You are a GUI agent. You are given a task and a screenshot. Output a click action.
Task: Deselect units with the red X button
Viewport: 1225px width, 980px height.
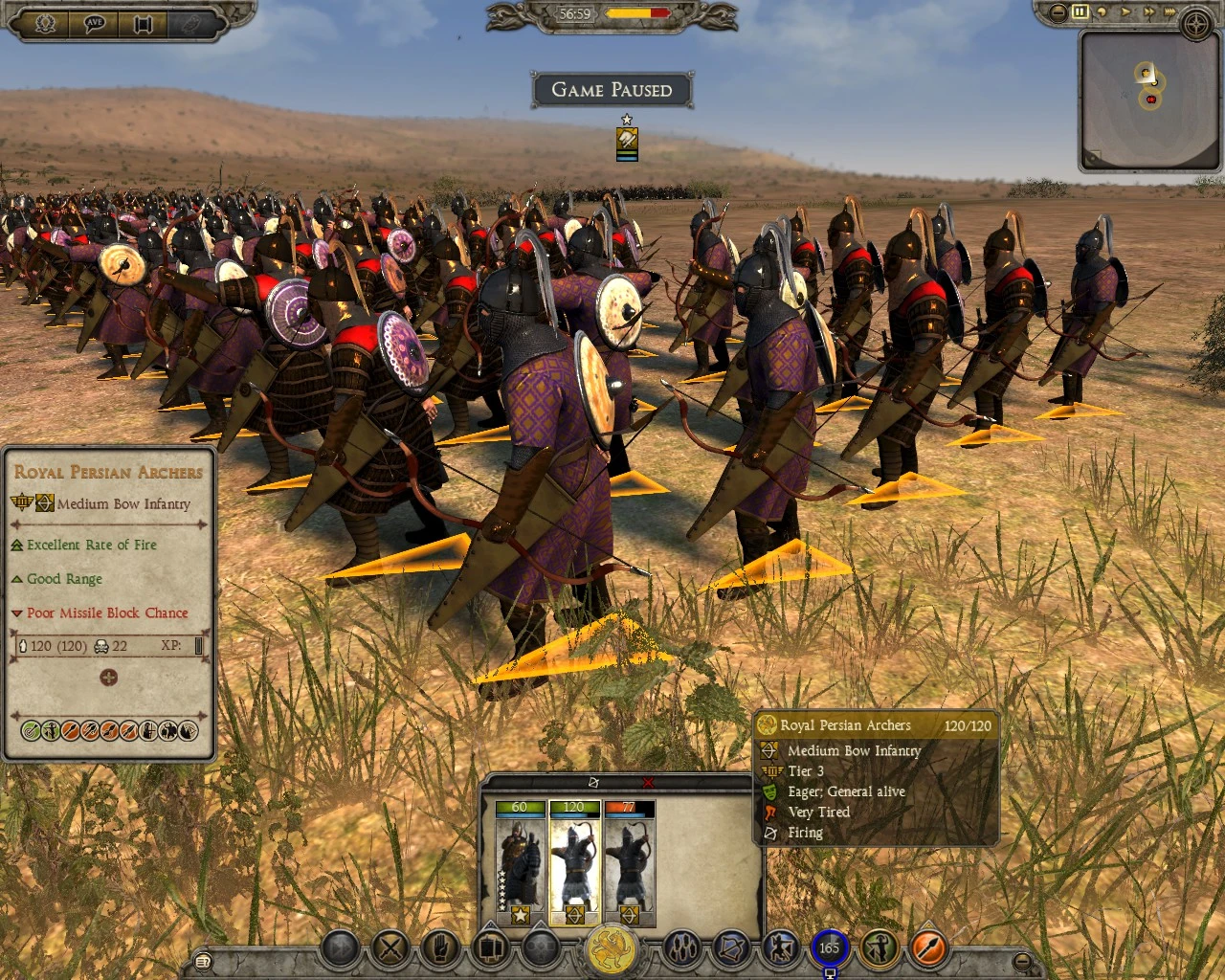648,782
